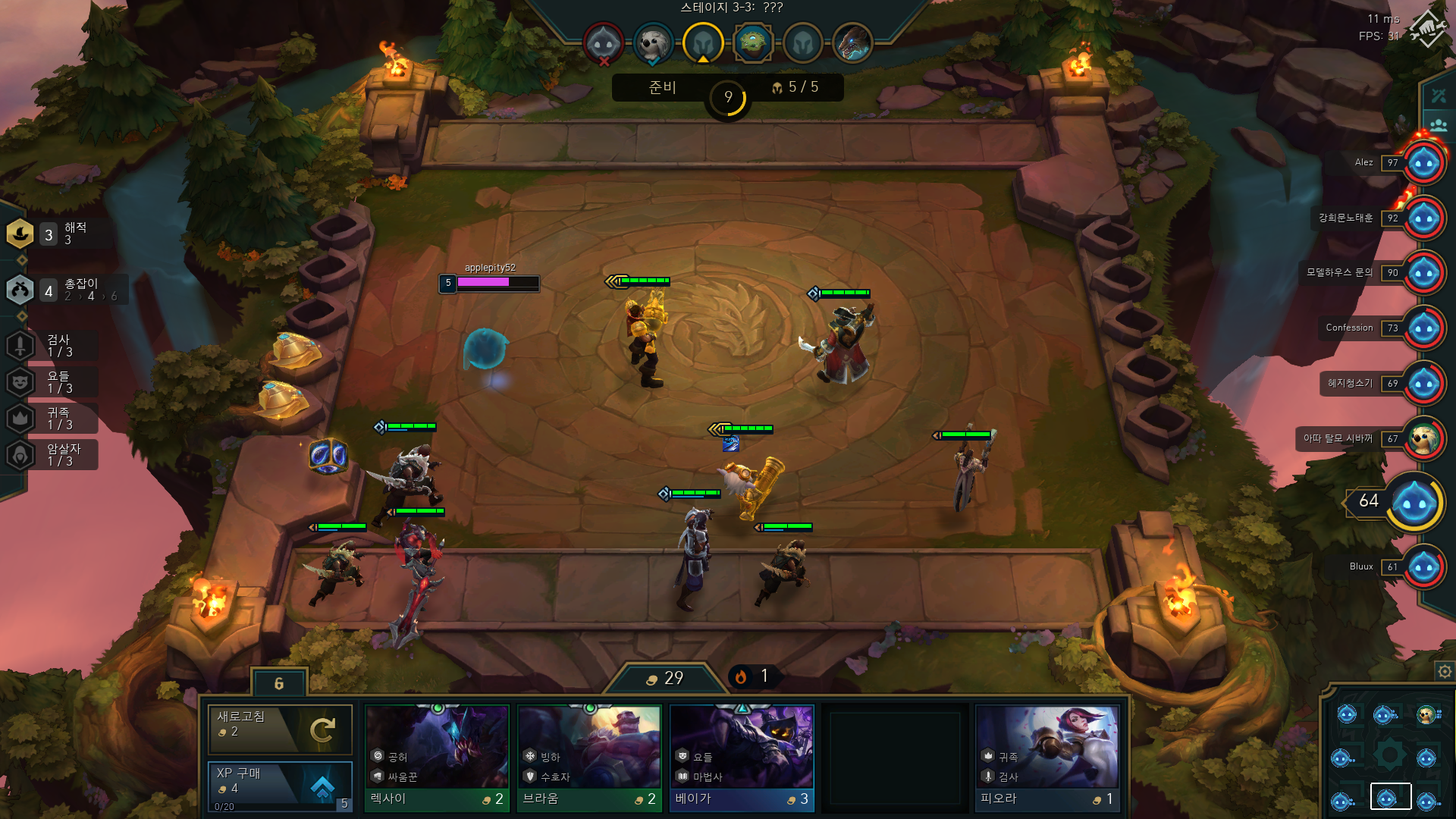Purchase the 피오라 champion card
1456x819 pixels.
point(1046,758)
